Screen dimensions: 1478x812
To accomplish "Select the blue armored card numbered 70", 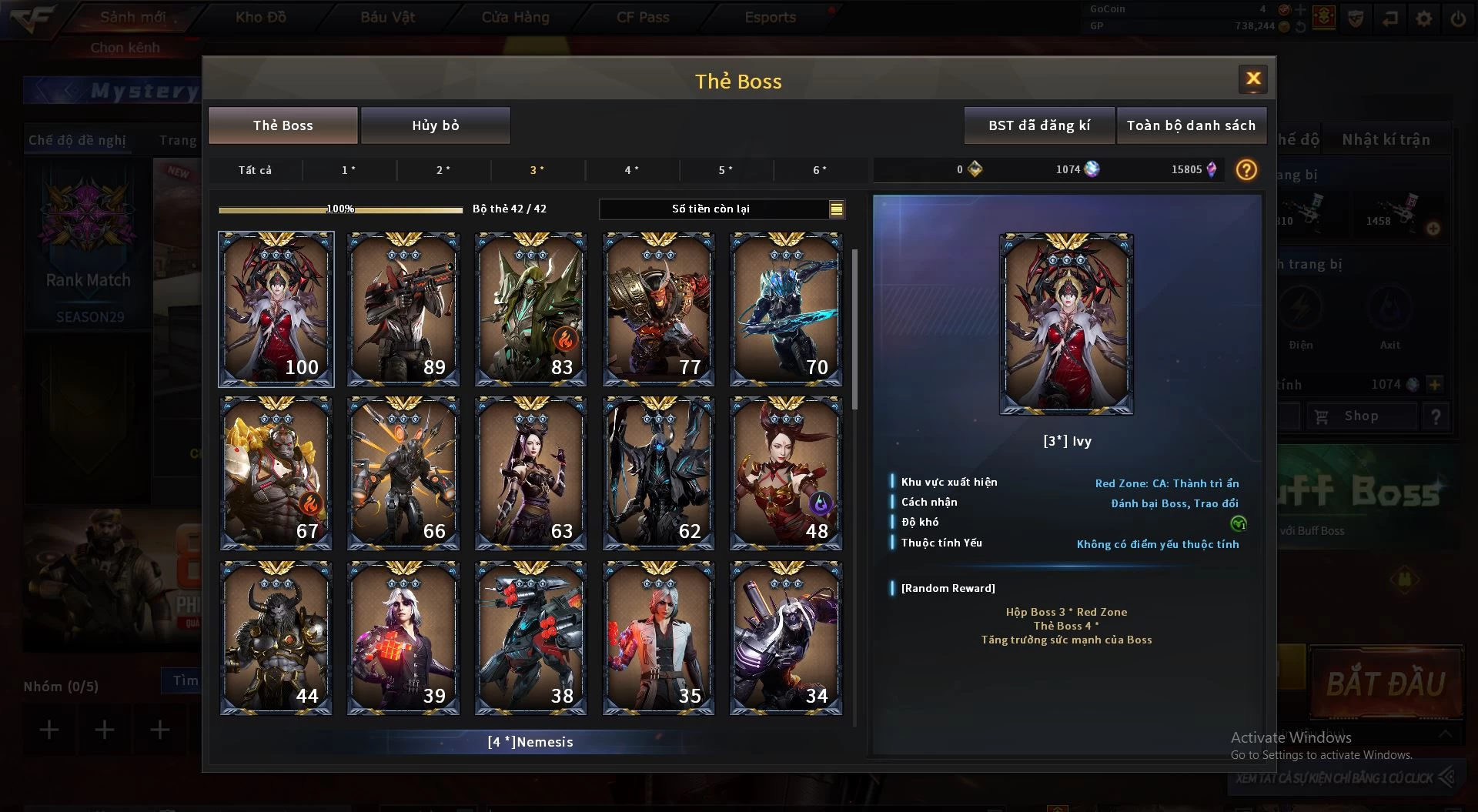I will tap(785, 309).
